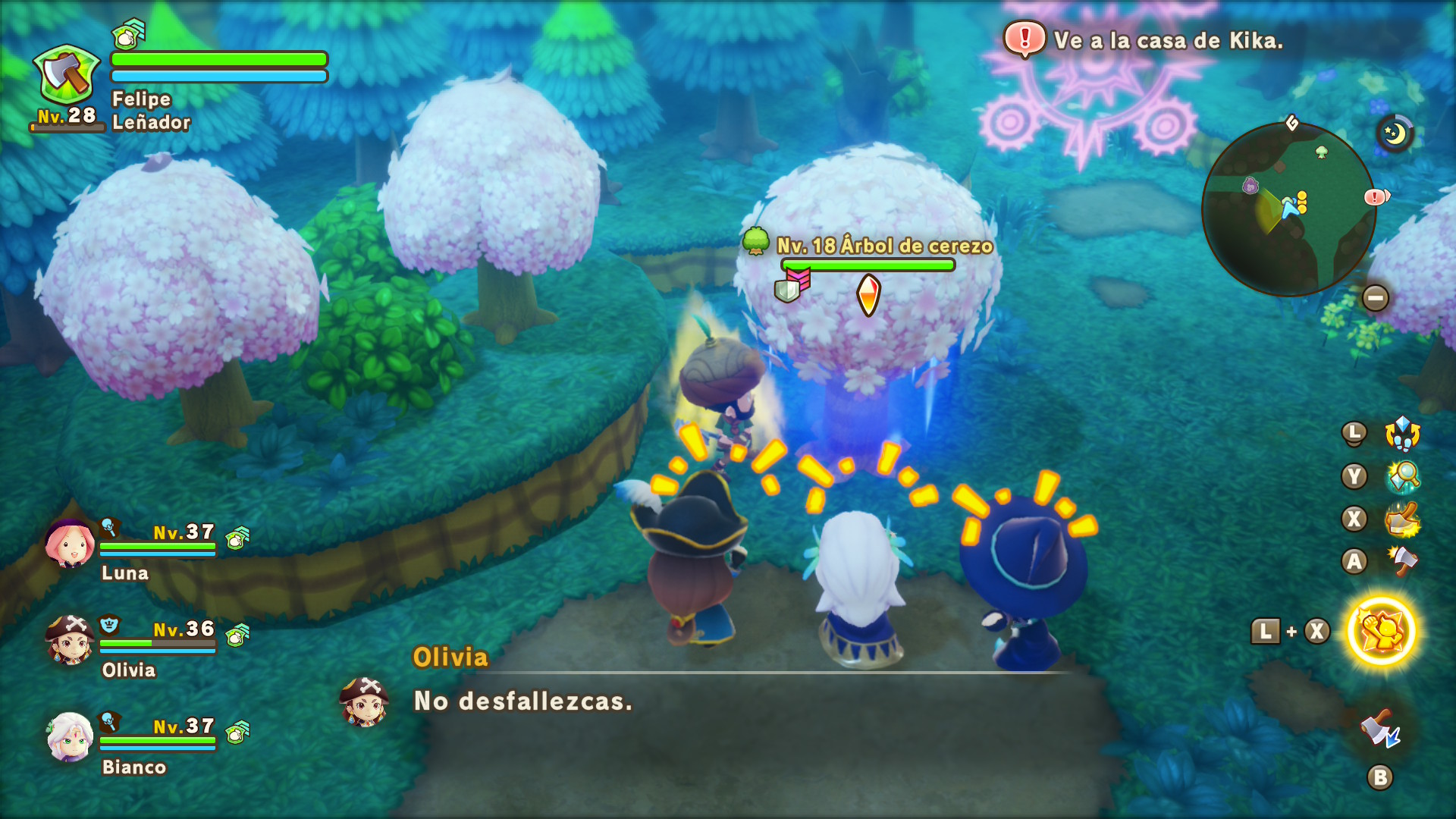Select the Árbol de cerezo target label
The width and height of the screenshot is (1456, 819).
pos(884,246)
